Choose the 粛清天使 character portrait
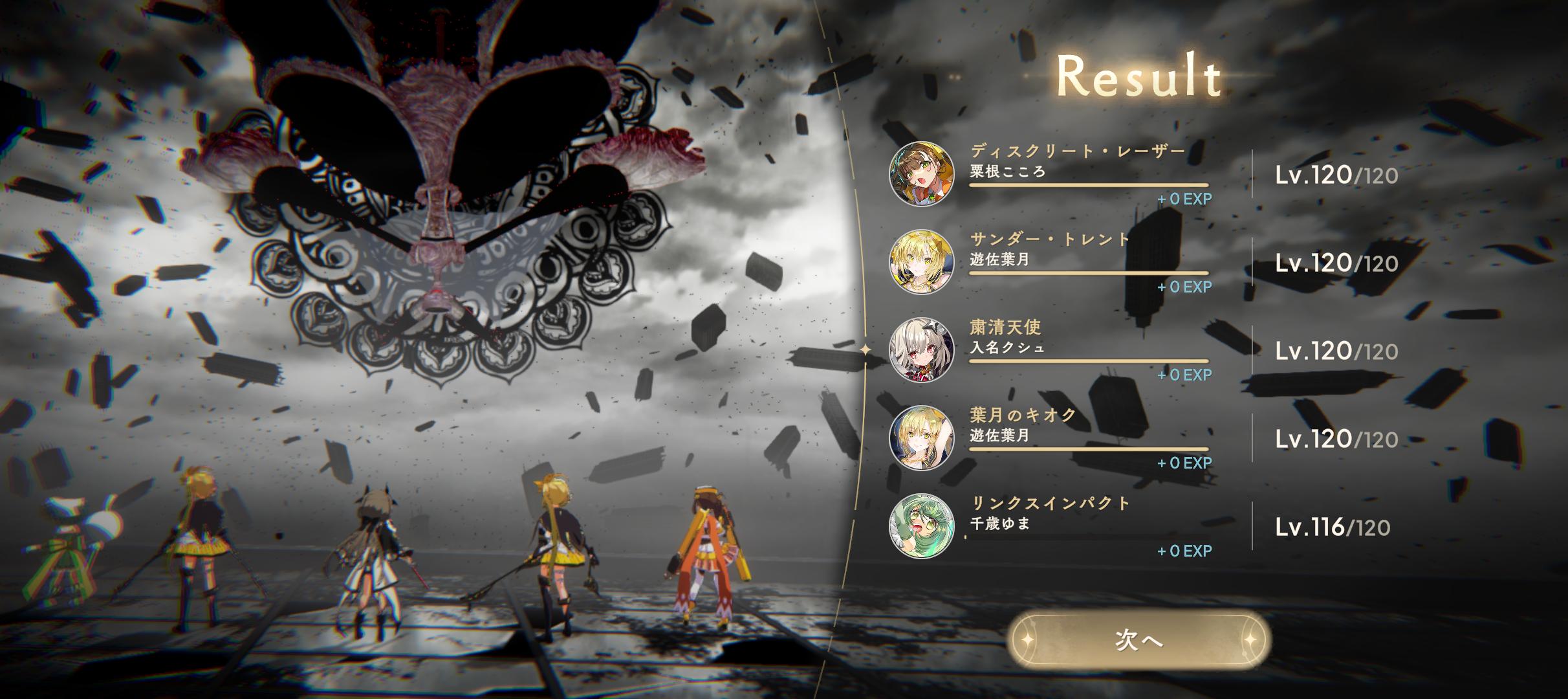Screen dimensions: 1568x699 (921, 349)
